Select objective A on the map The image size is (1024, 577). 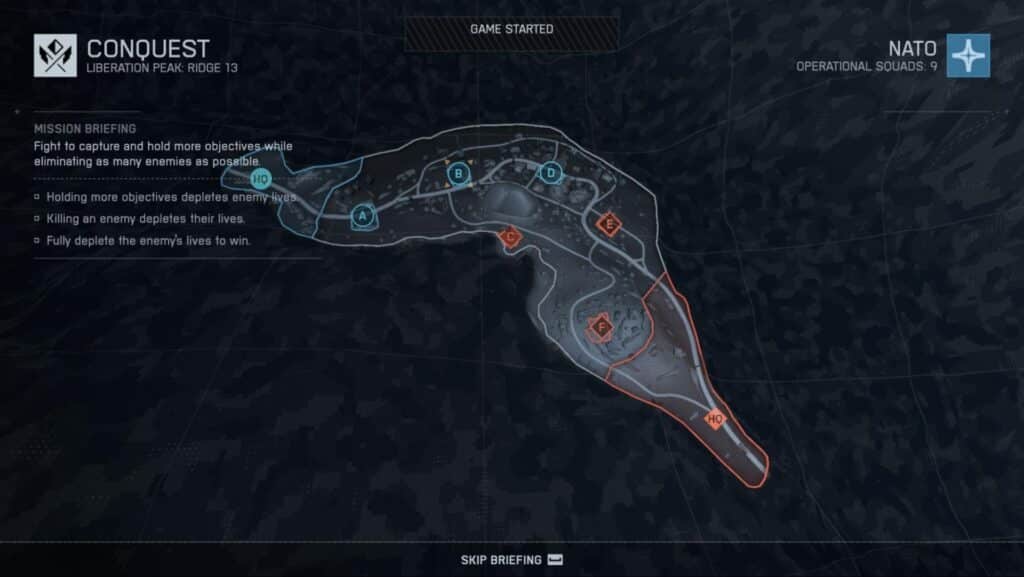click(x=363, y=215)
